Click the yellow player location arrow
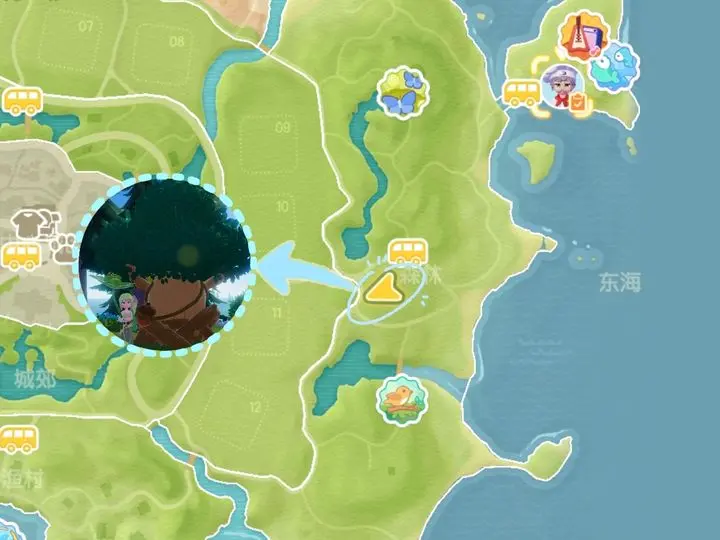Screen dimensions: 720x540 pyautogui.click(x=383, y=290)
